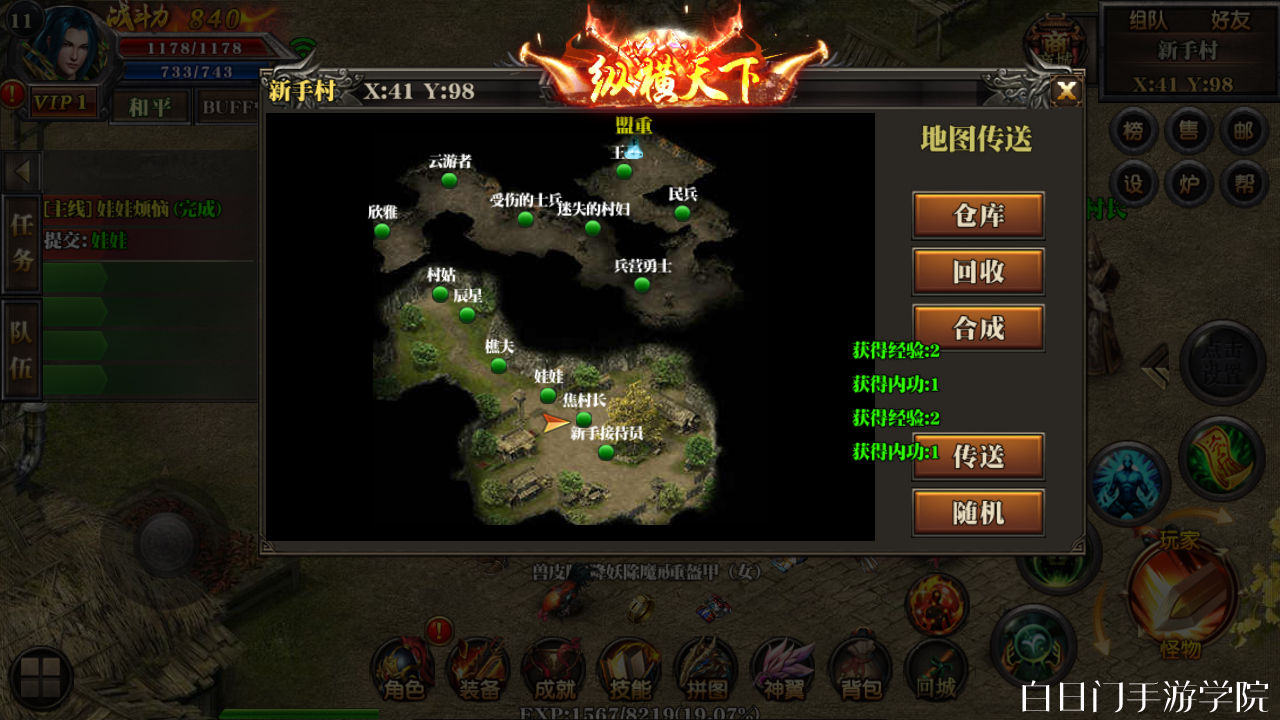Open the 装备 equipment menu
The width and height of the screenshot is (1280, 720).
pyautogui.click(x=478, y=670)
